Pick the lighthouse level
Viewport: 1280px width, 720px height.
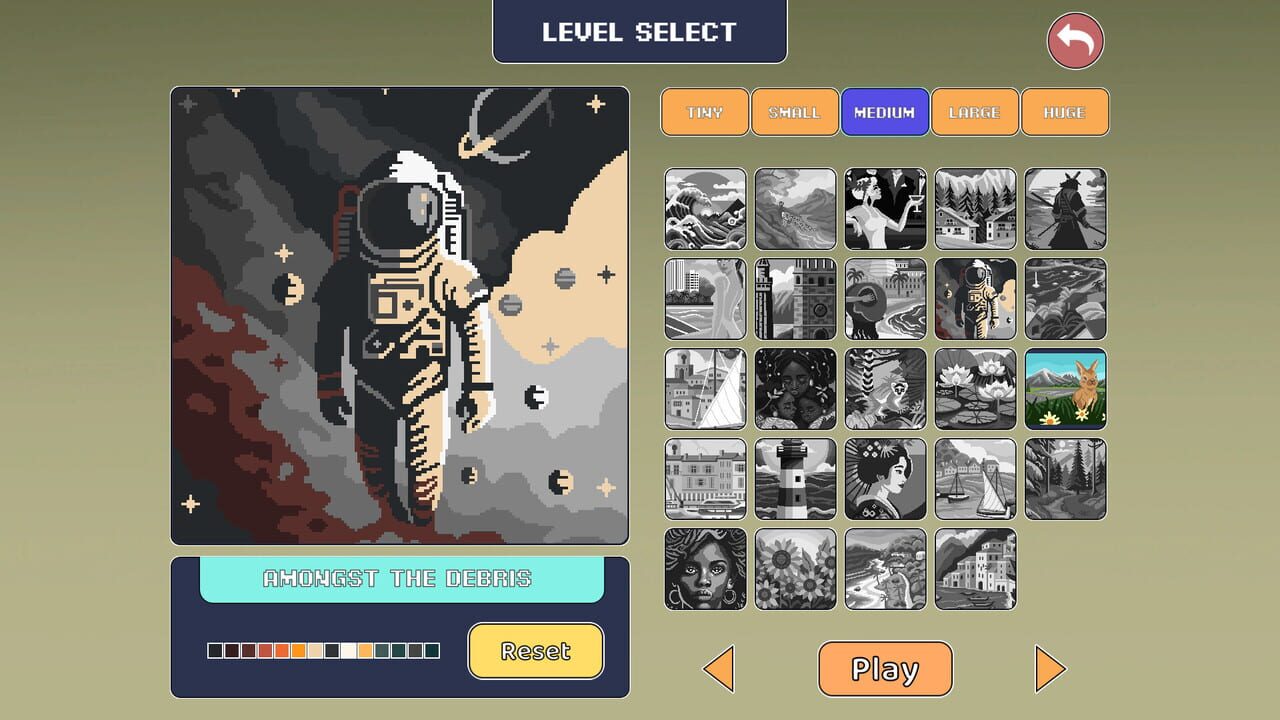tap(795, 479)
